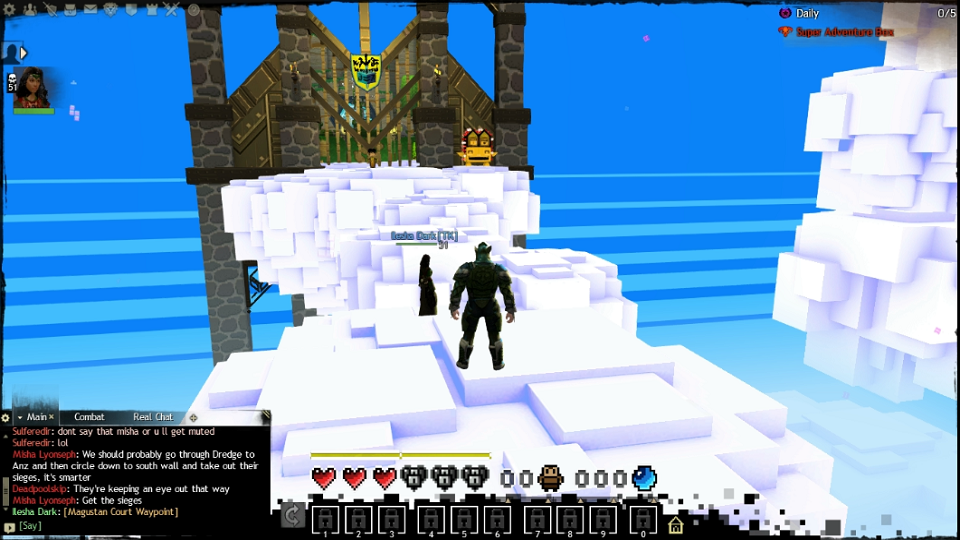Open the mail envelope icon
Viewport: 960px width, 540px height.
(90, 9)
